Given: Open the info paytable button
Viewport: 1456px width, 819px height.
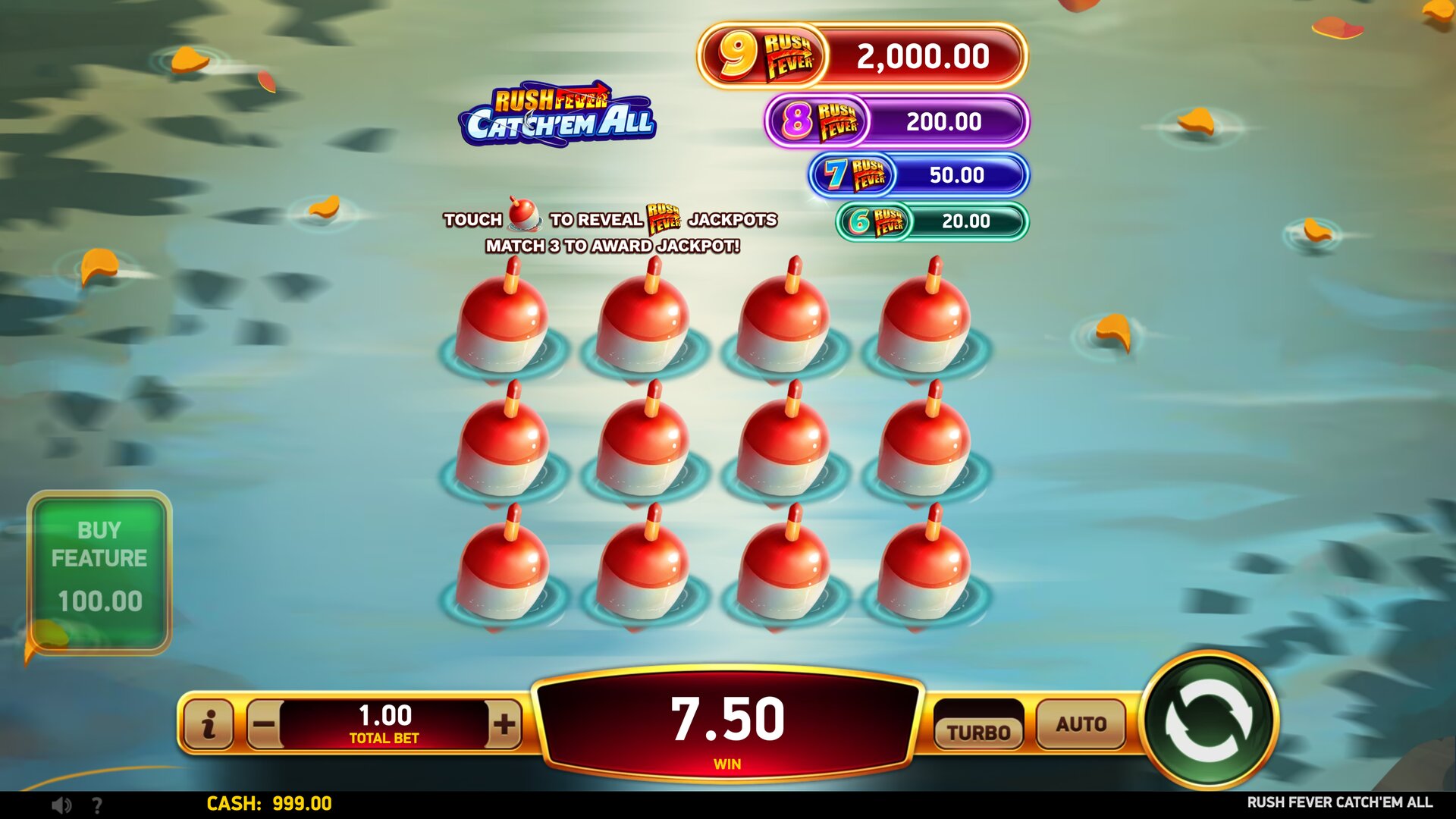Looking at the screenshot, I should (209, 724).
